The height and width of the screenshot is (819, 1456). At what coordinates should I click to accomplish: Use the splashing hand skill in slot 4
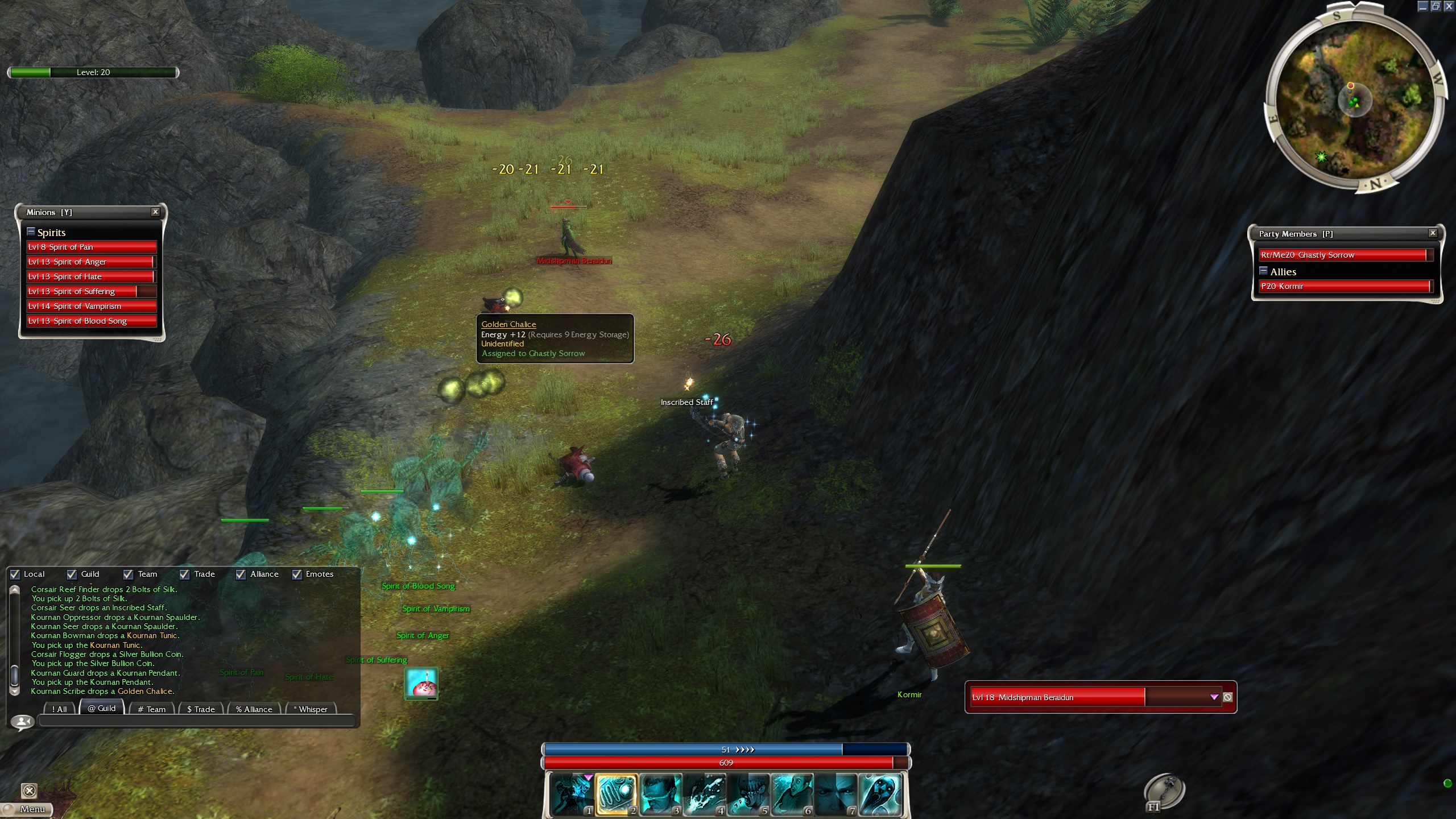(x=704, y=794)
